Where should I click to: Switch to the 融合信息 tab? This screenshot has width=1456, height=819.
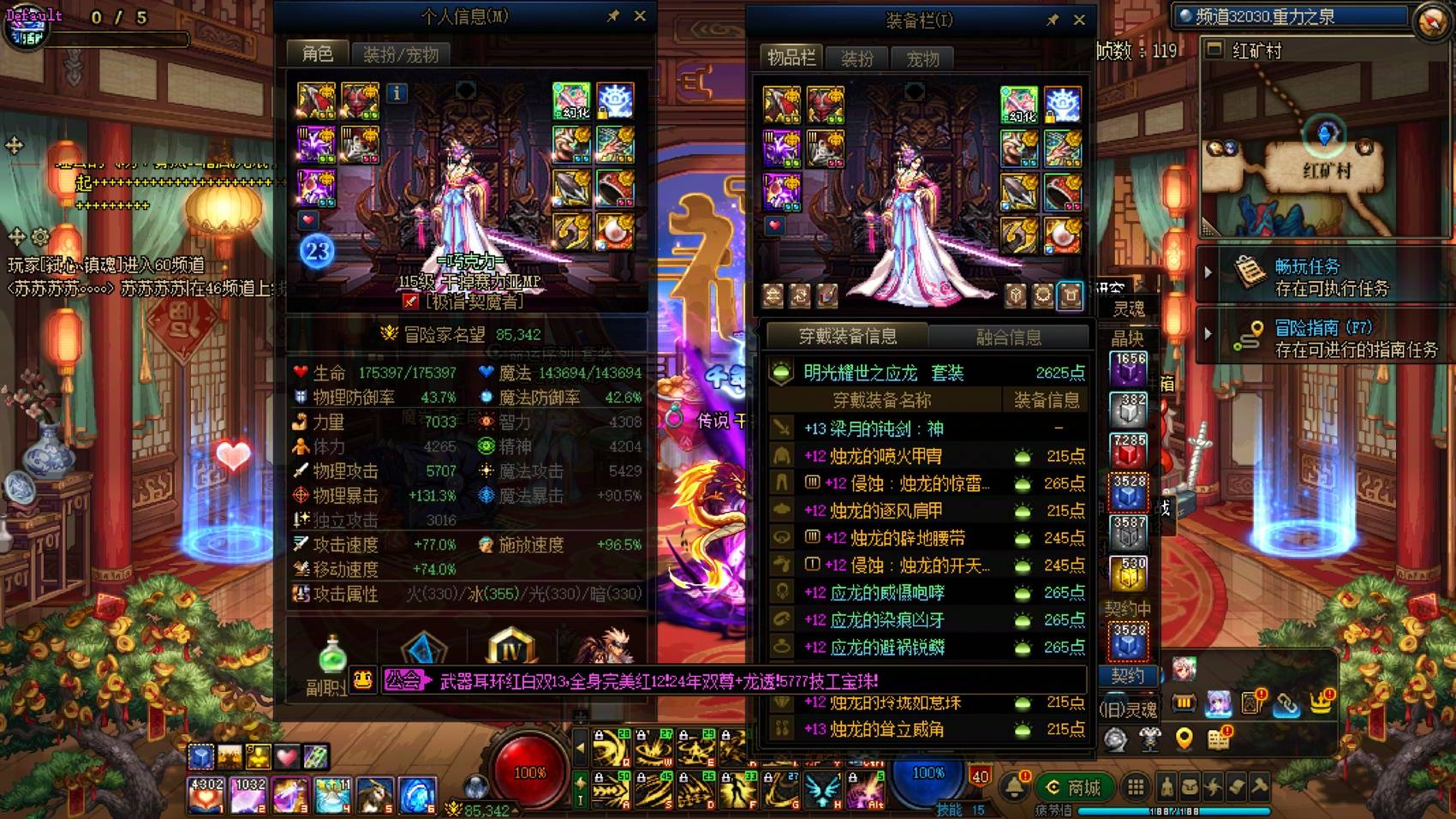(x=1008, y=337)
